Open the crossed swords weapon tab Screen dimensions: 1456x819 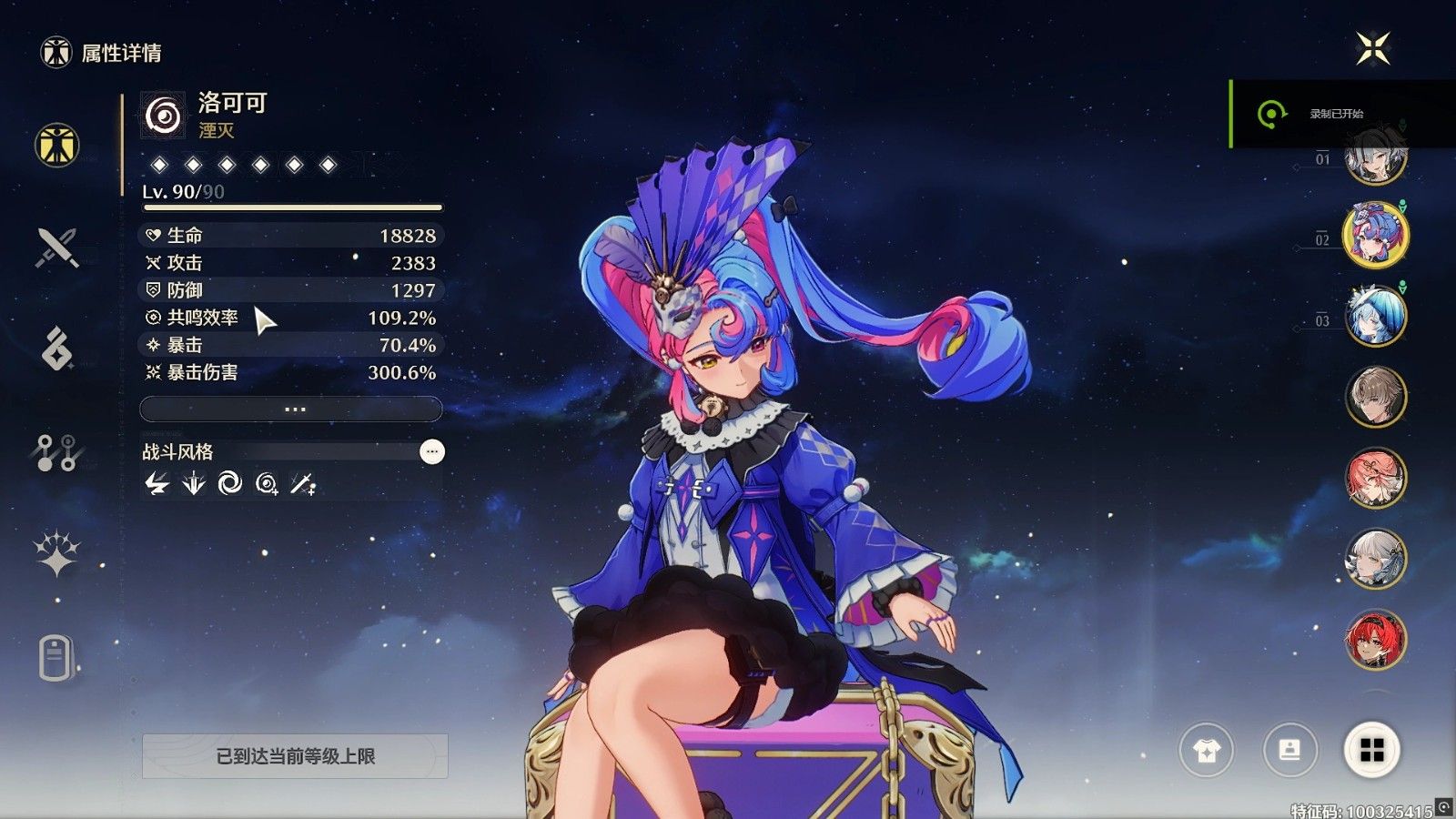57,247
